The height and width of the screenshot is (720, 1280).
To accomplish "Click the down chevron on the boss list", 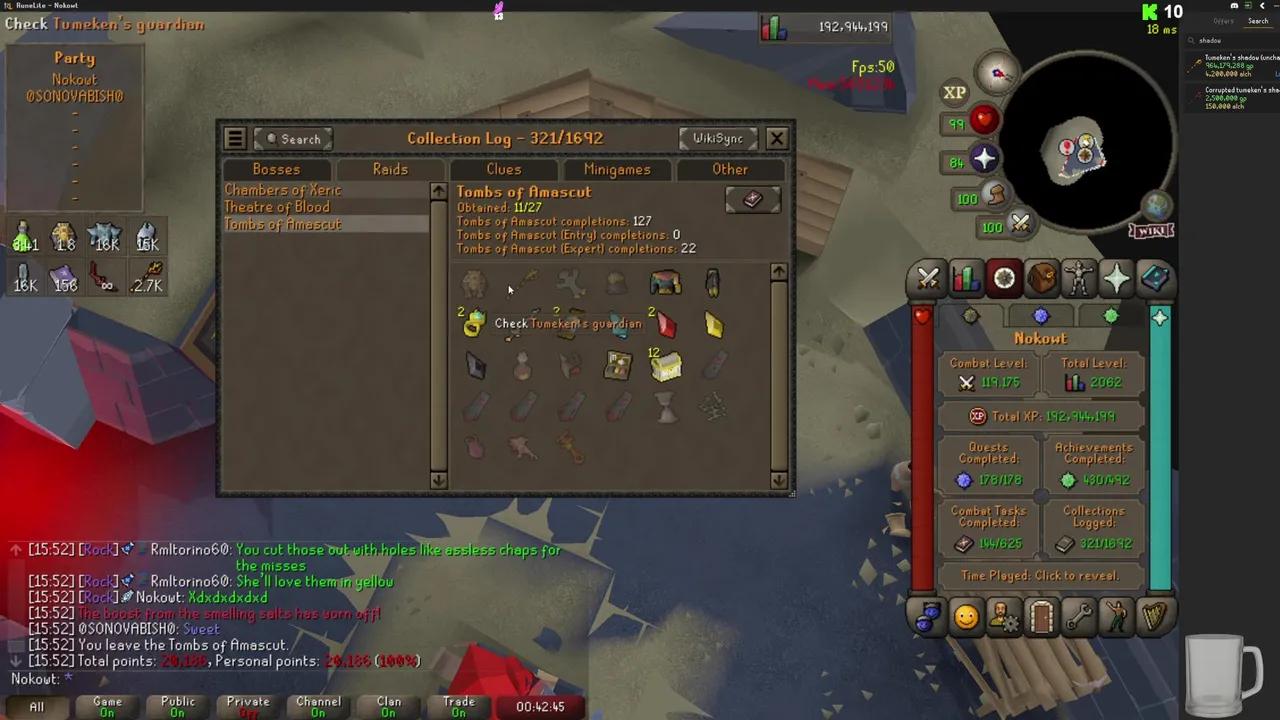I will click(437, 479).
